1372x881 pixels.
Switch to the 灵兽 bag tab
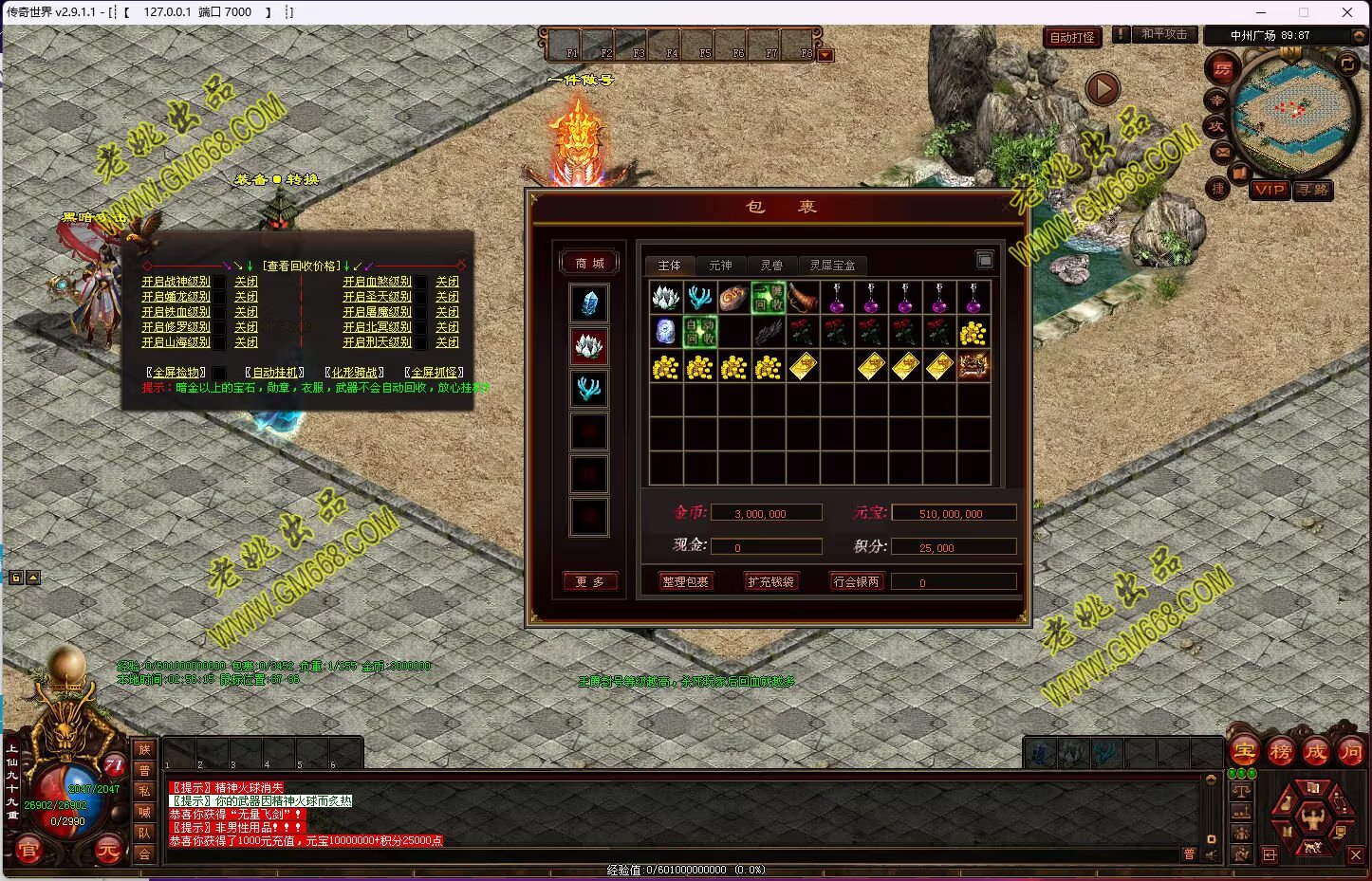point(771,266)
